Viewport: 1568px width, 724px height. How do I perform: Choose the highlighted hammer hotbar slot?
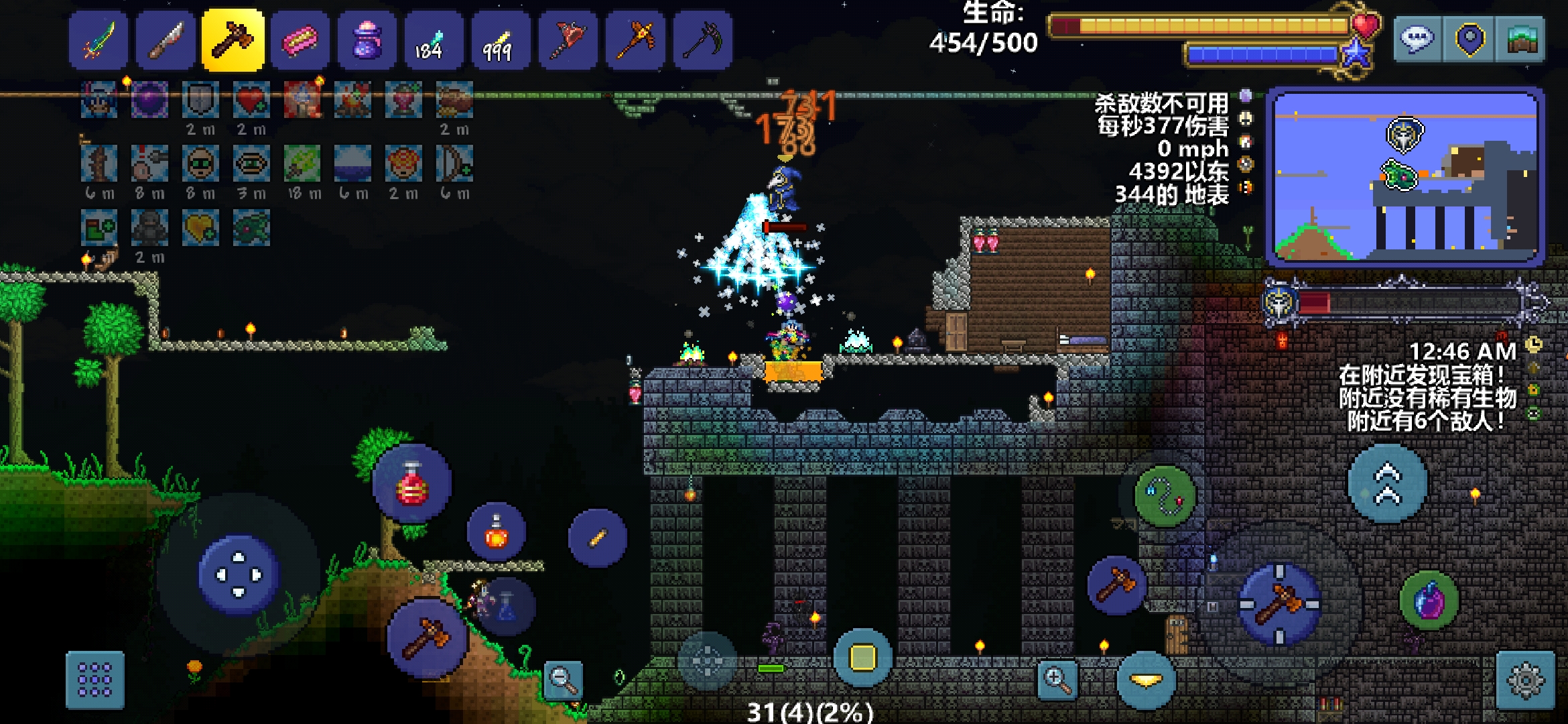pos(233,40)
